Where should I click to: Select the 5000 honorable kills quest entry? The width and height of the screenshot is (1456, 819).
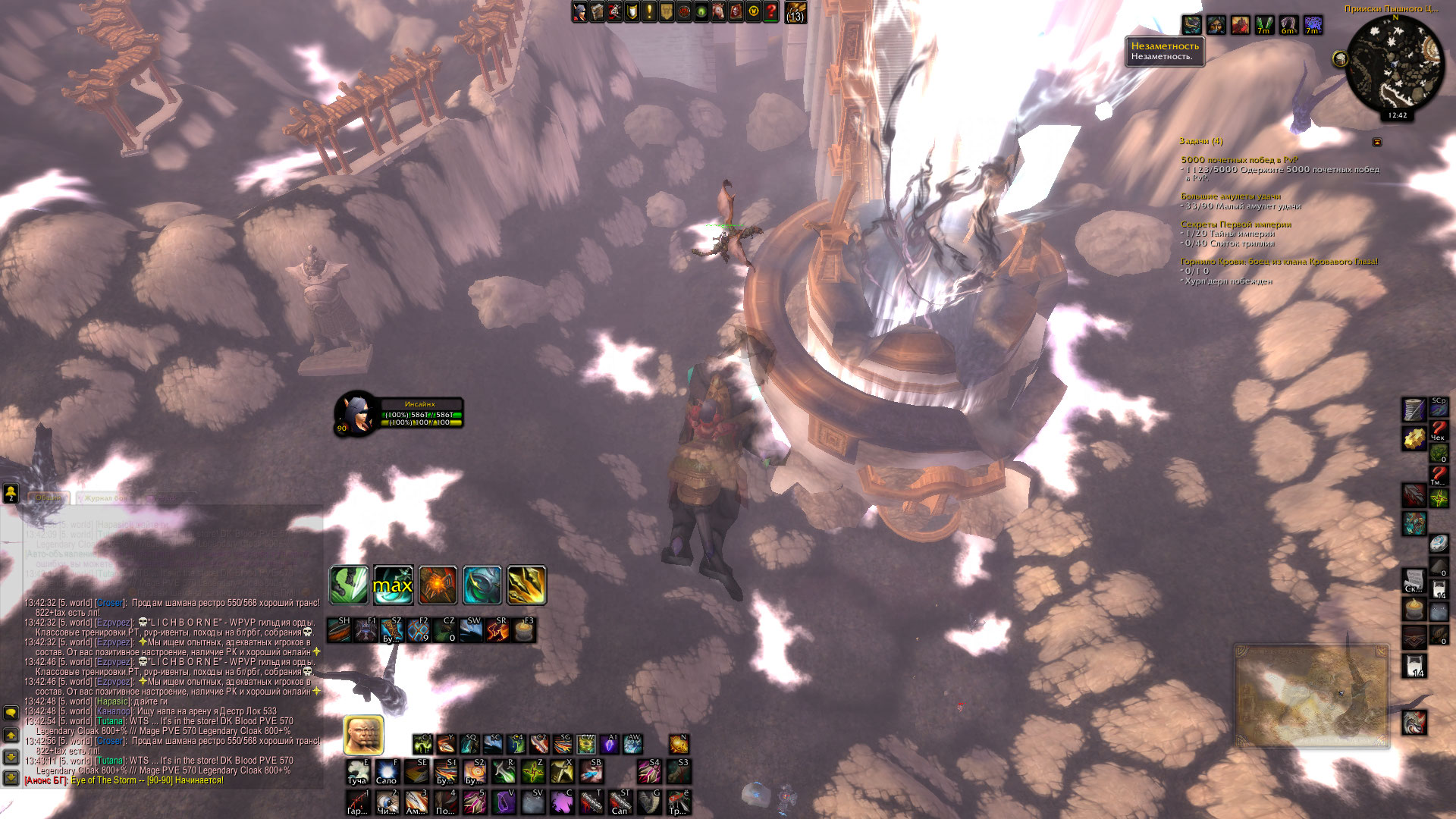(x=1239, y=159)
